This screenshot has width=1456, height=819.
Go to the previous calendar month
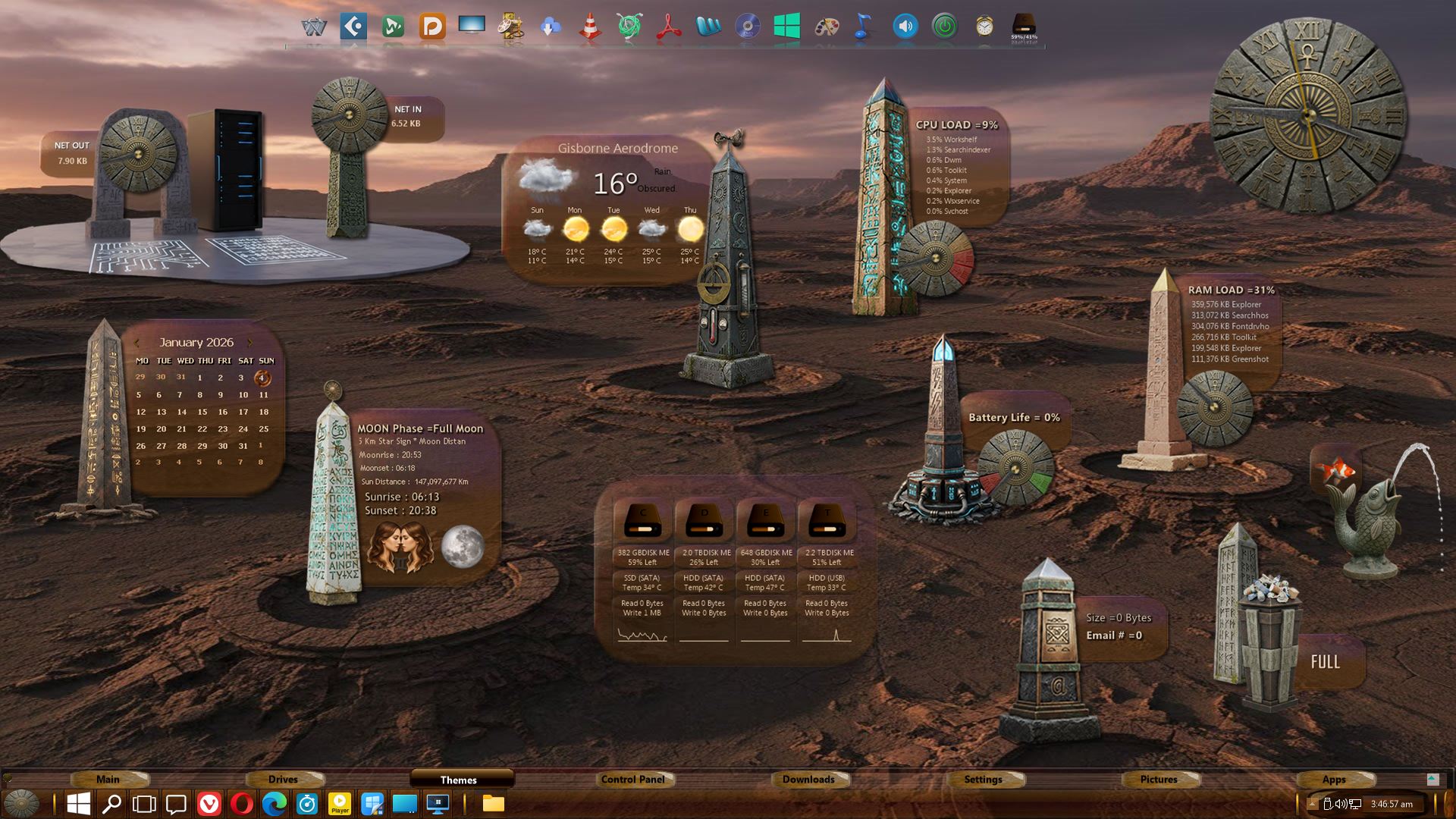(x=137, y=342)
